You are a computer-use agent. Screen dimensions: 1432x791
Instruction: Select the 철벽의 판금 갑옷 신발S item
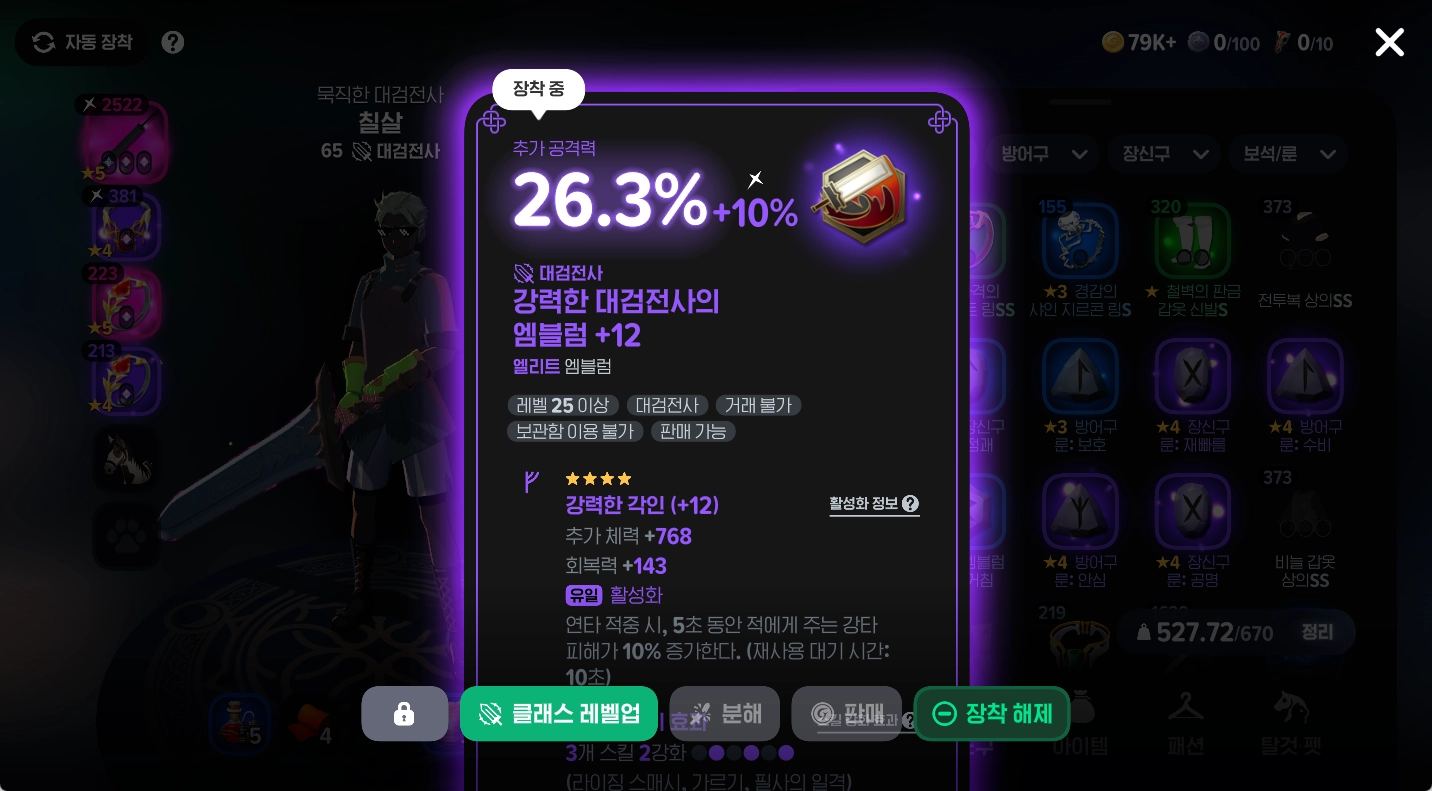click(1193, 240)
